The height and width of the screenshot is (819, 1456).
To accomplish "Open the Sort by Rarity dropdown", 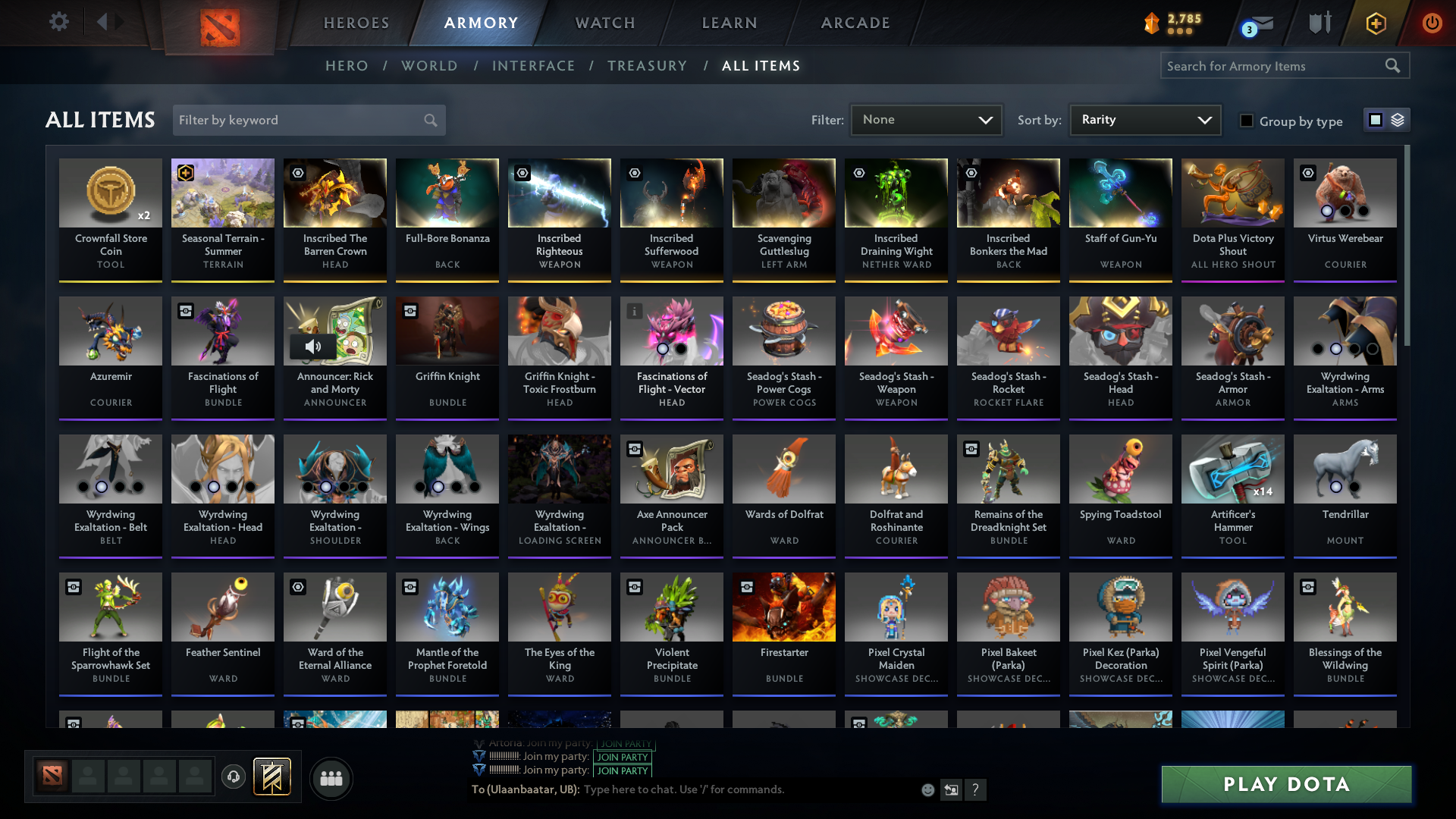I will click(1144, 120).
